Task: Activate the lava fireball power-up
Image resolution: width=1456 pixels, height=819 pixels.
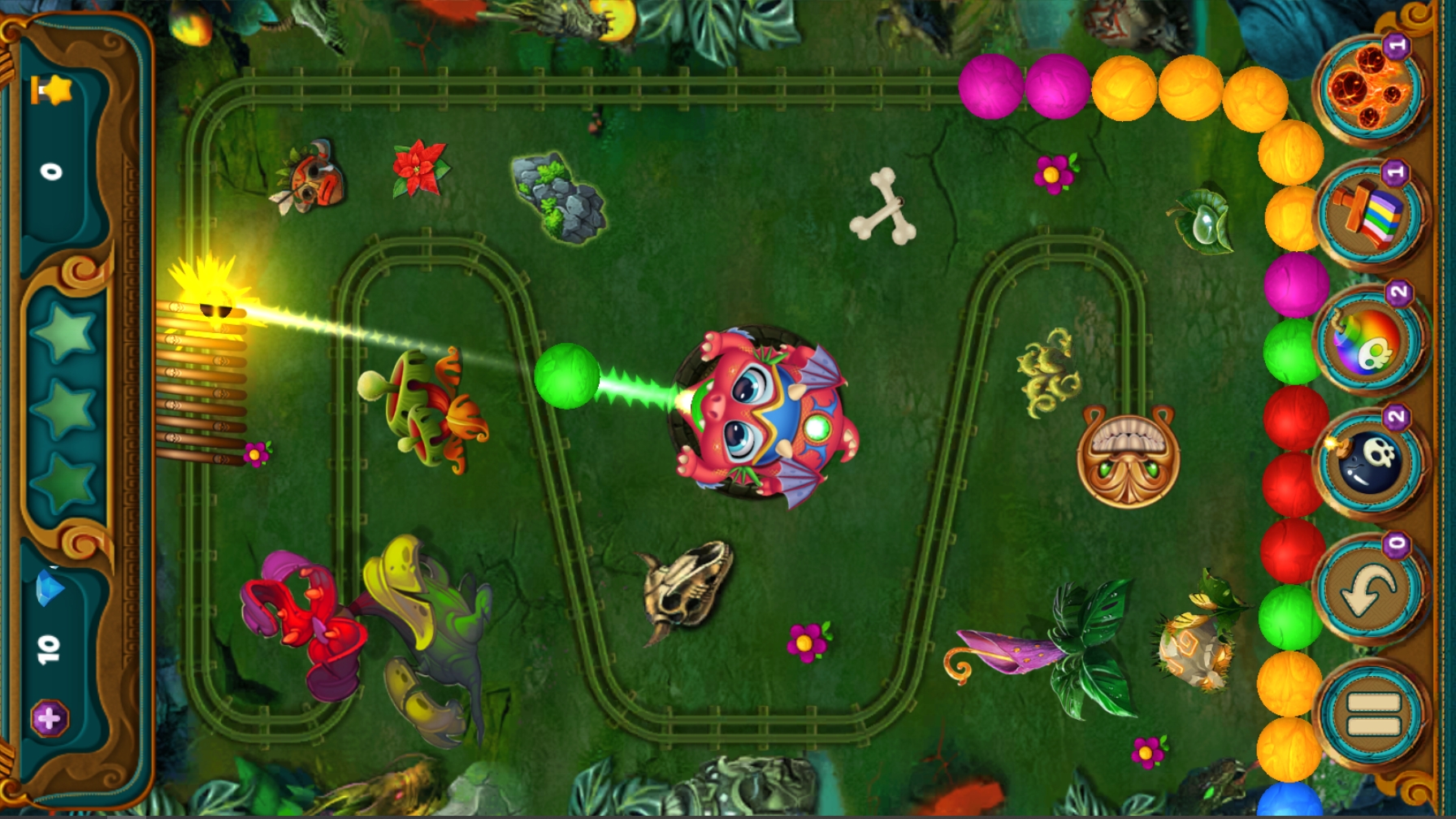Action: coord(1369,90)
